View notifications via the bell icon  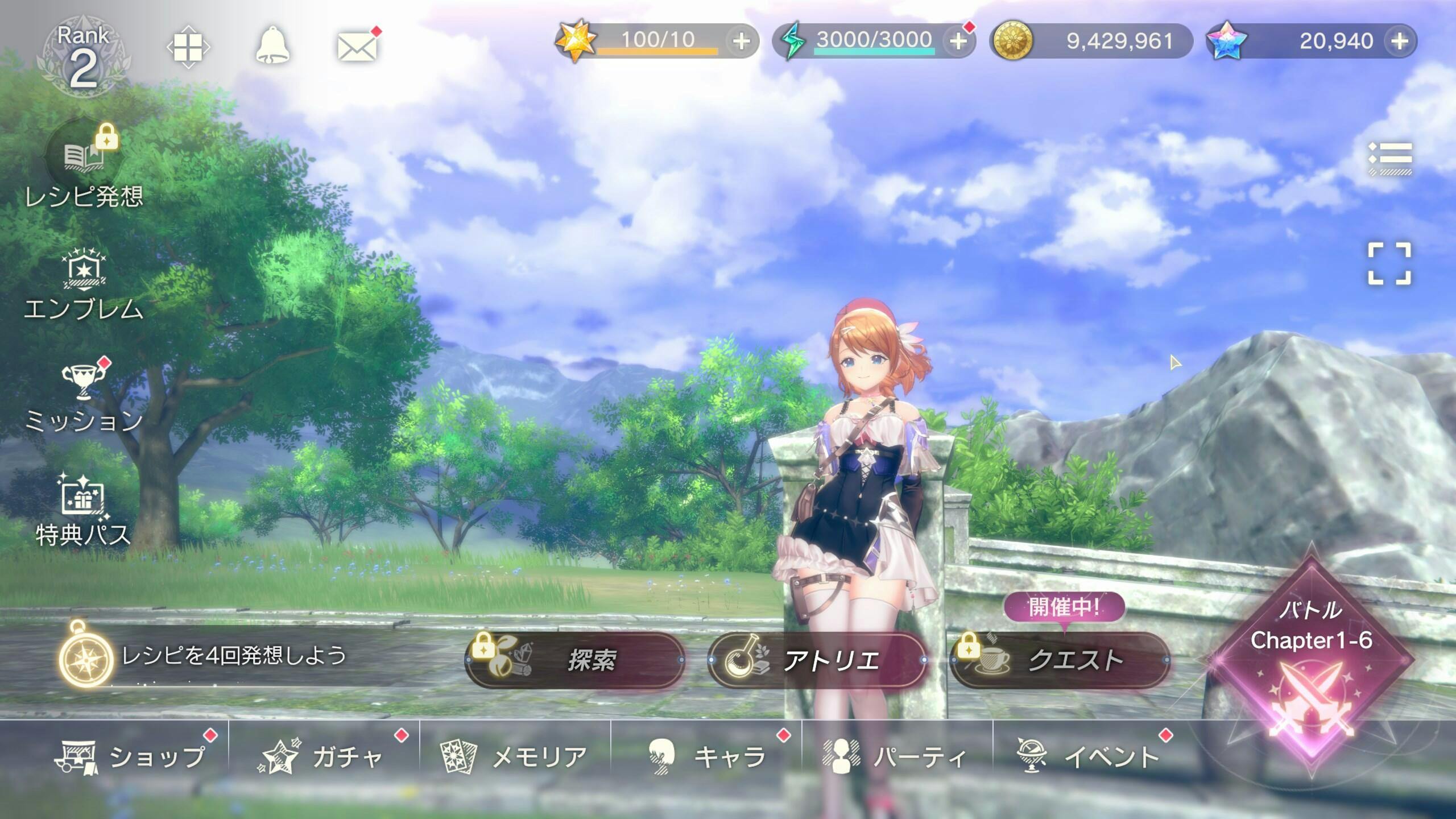coord(272,45)
